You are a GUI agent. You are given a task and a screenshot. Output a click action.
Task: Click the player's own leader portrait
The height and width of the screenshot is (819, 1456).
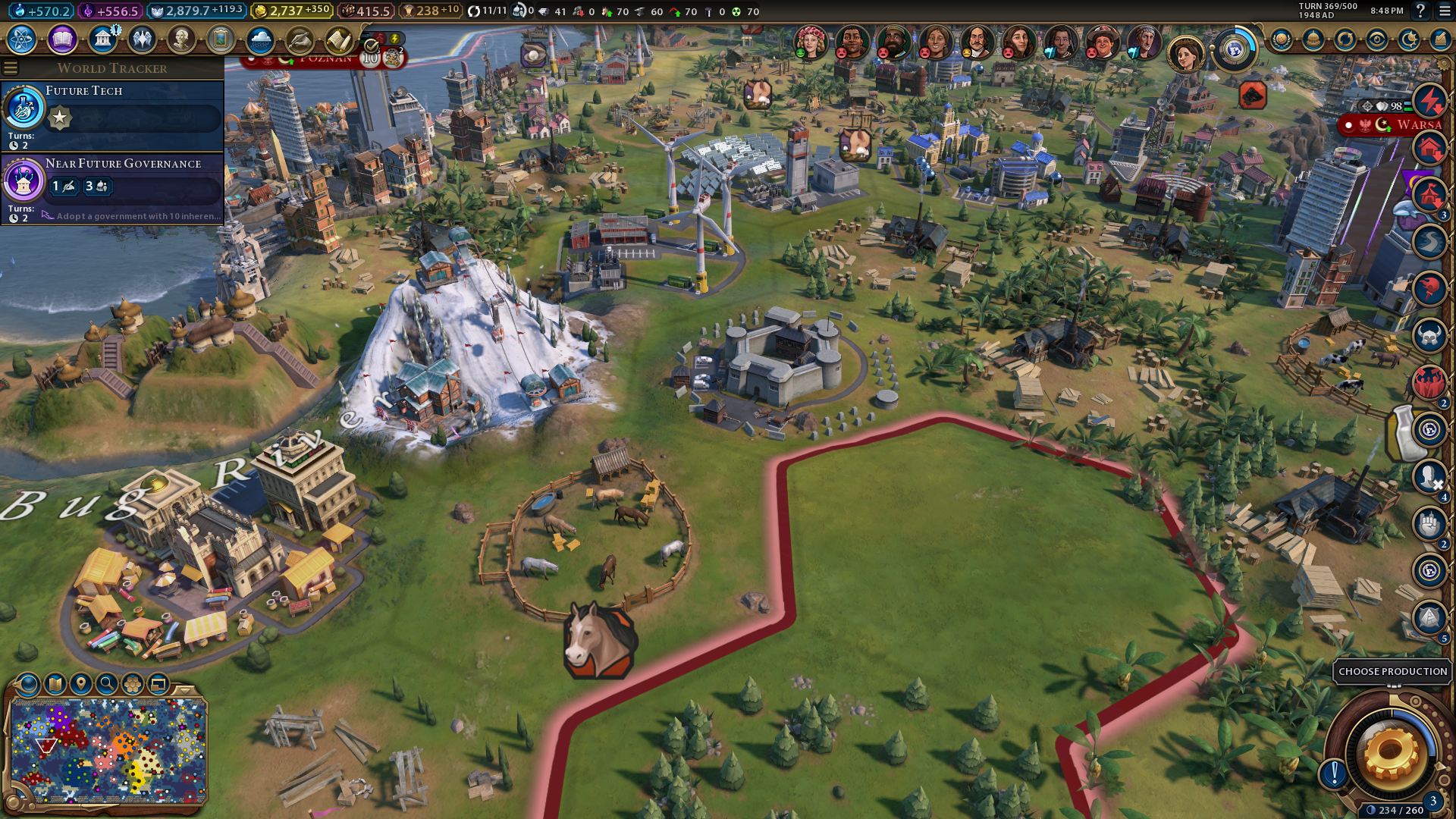click(1185, 53)
